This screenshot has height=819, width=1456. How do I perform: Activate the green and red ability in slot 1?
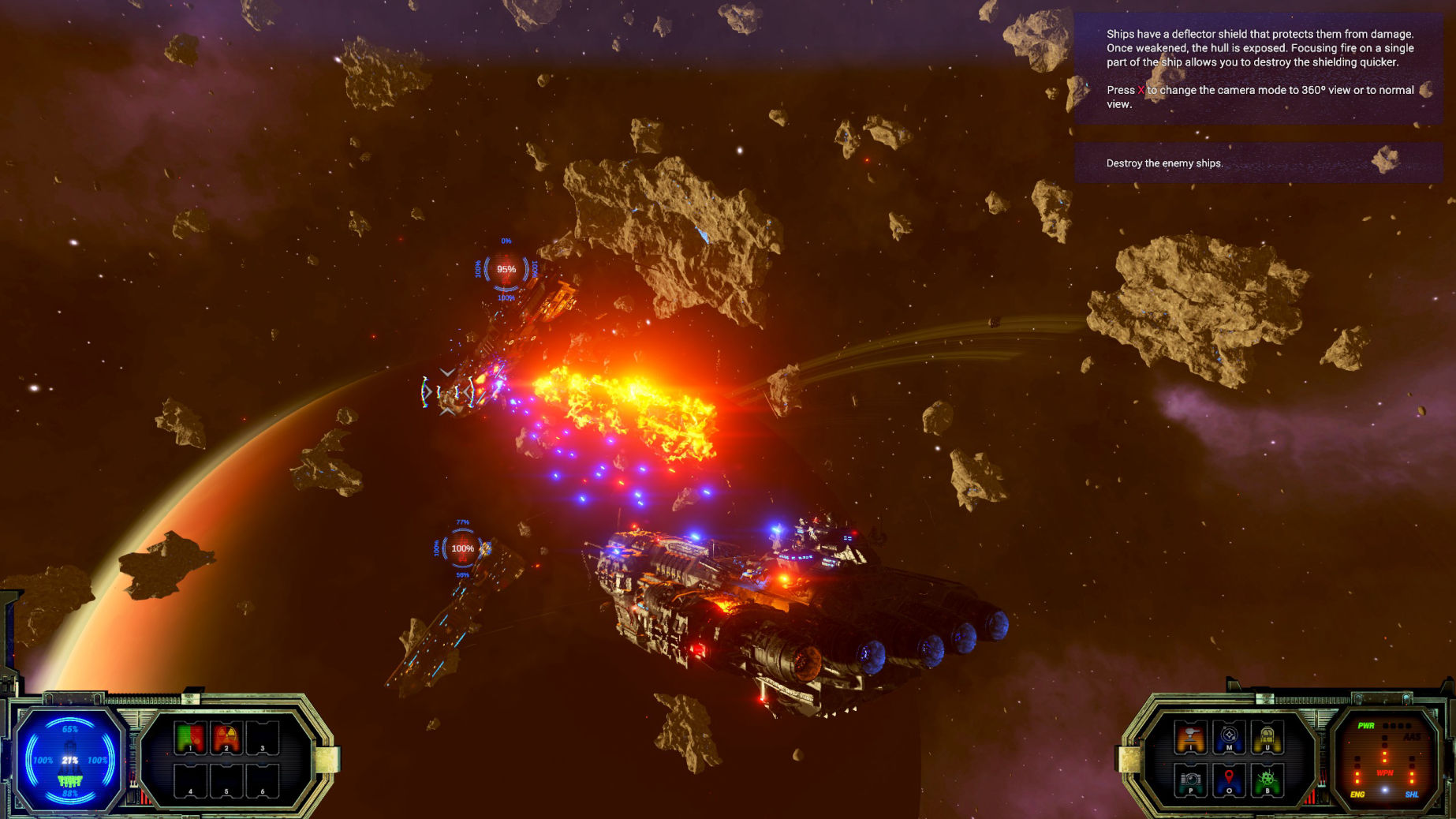point(190,739)
